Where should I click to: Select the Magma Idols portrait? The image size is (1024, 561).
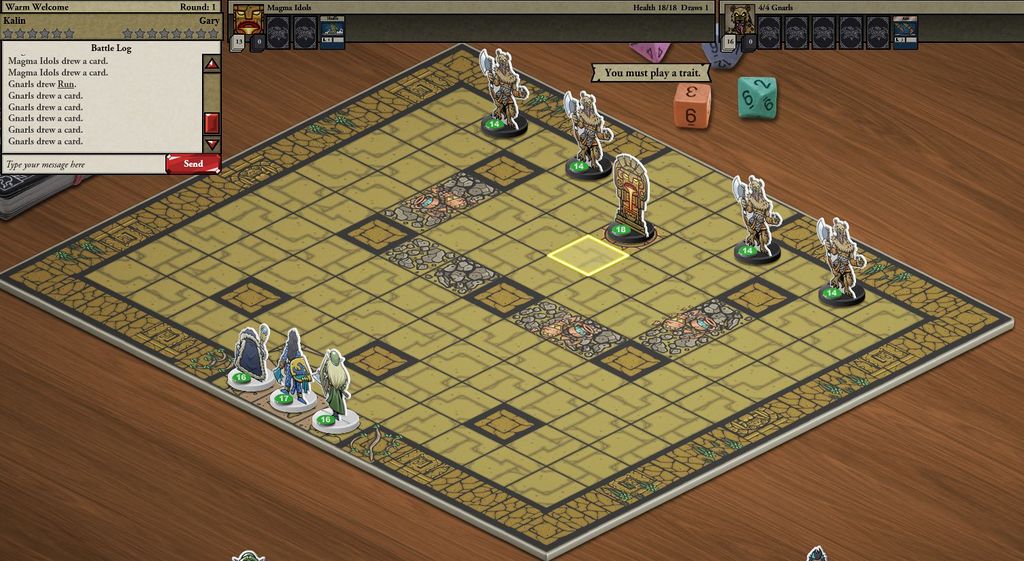pos(248,19)
